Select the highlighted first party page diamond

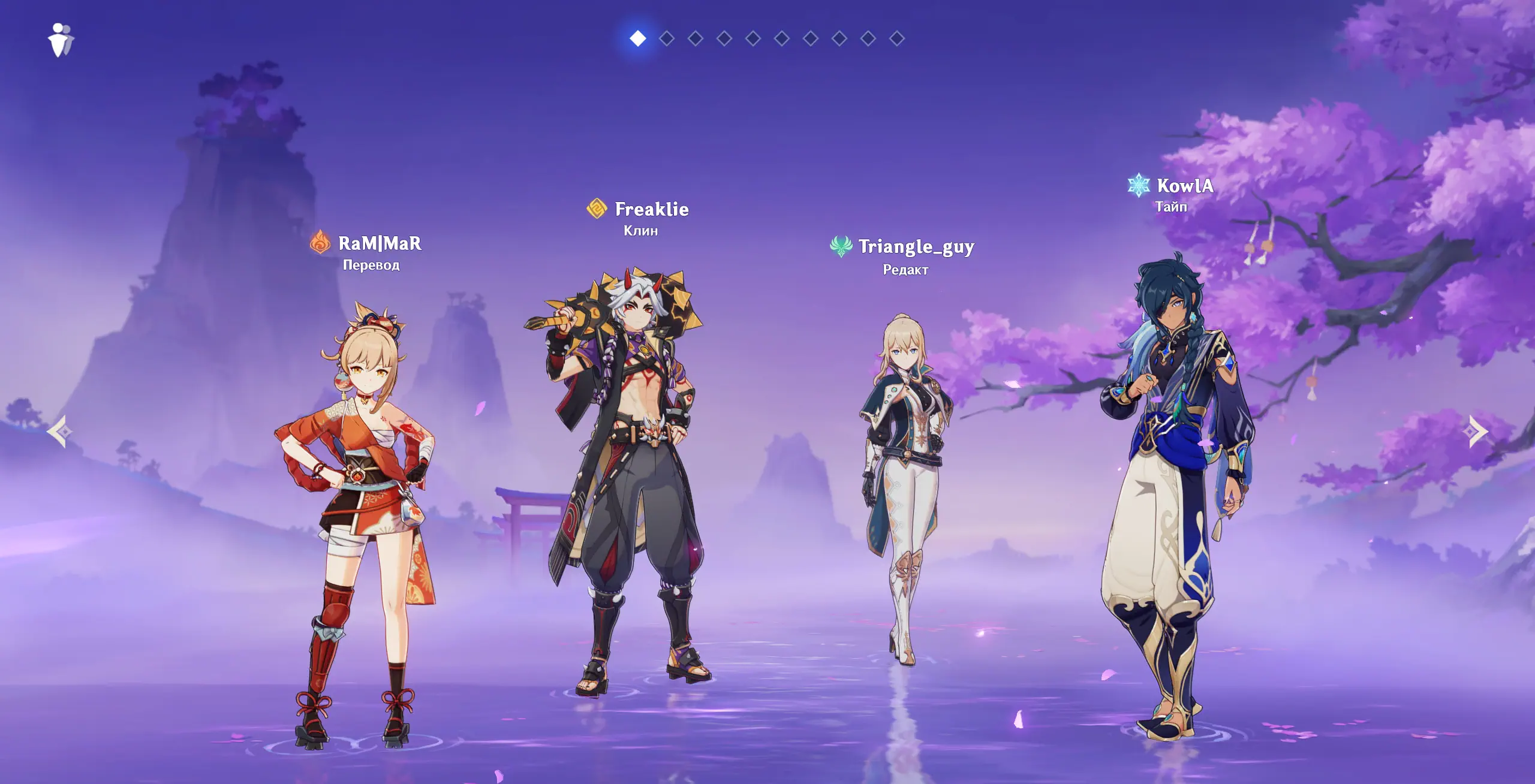[638, 38]
